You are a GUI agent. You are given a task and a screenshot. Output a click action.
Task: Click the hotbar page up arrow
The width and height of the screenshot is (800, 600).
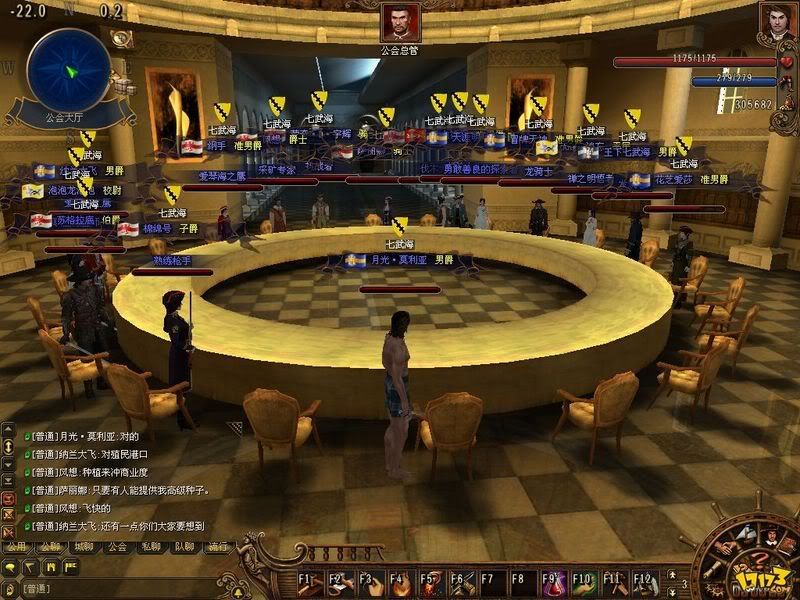(671, 574)
